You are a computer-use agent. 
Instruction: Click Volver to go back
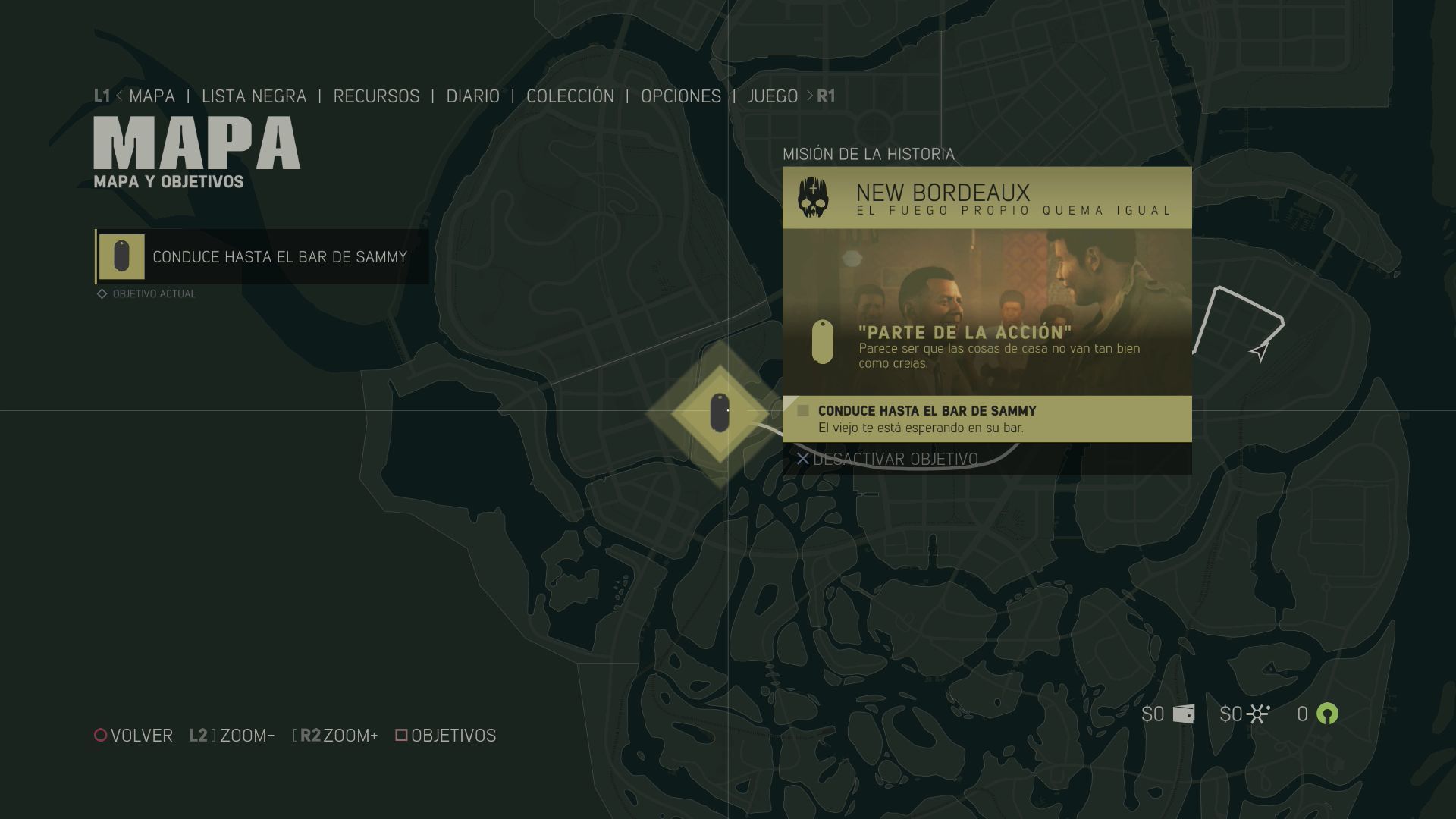(133, 736)
